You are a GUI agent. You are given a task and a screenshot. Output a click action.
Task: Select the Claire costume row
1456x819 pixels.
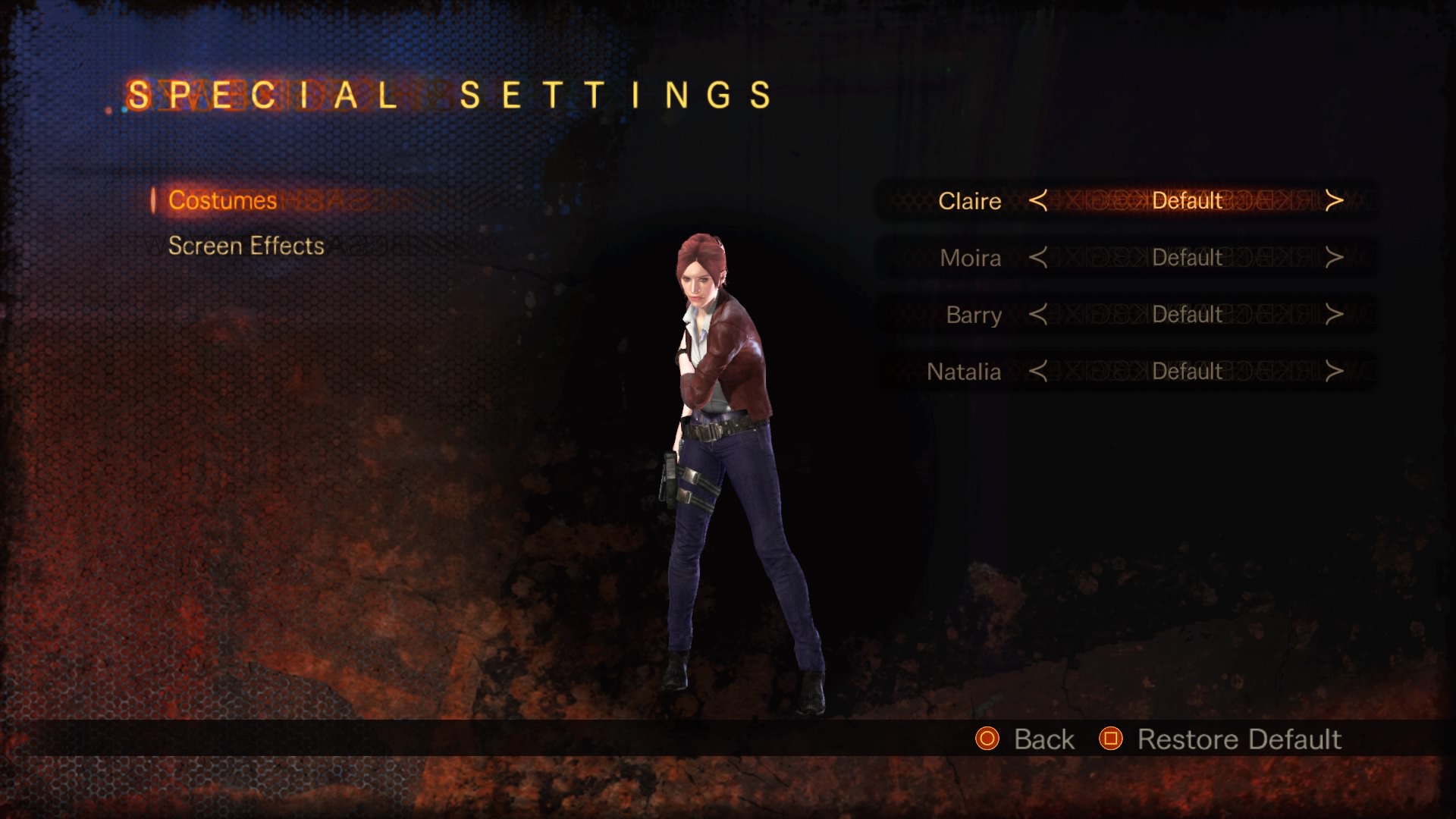(x=970, y=201)
